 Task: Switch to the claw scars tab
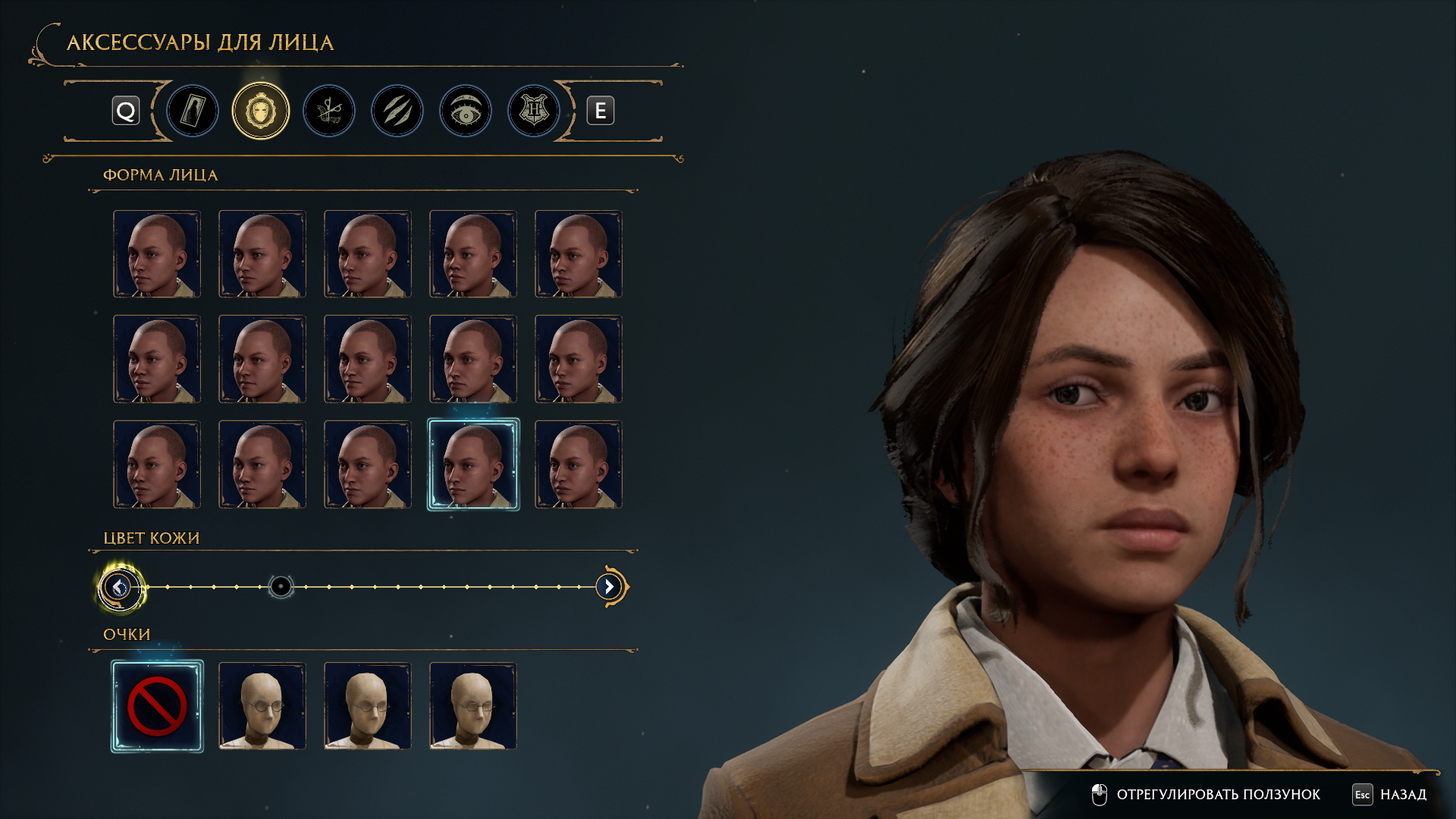tap(397, 111)
